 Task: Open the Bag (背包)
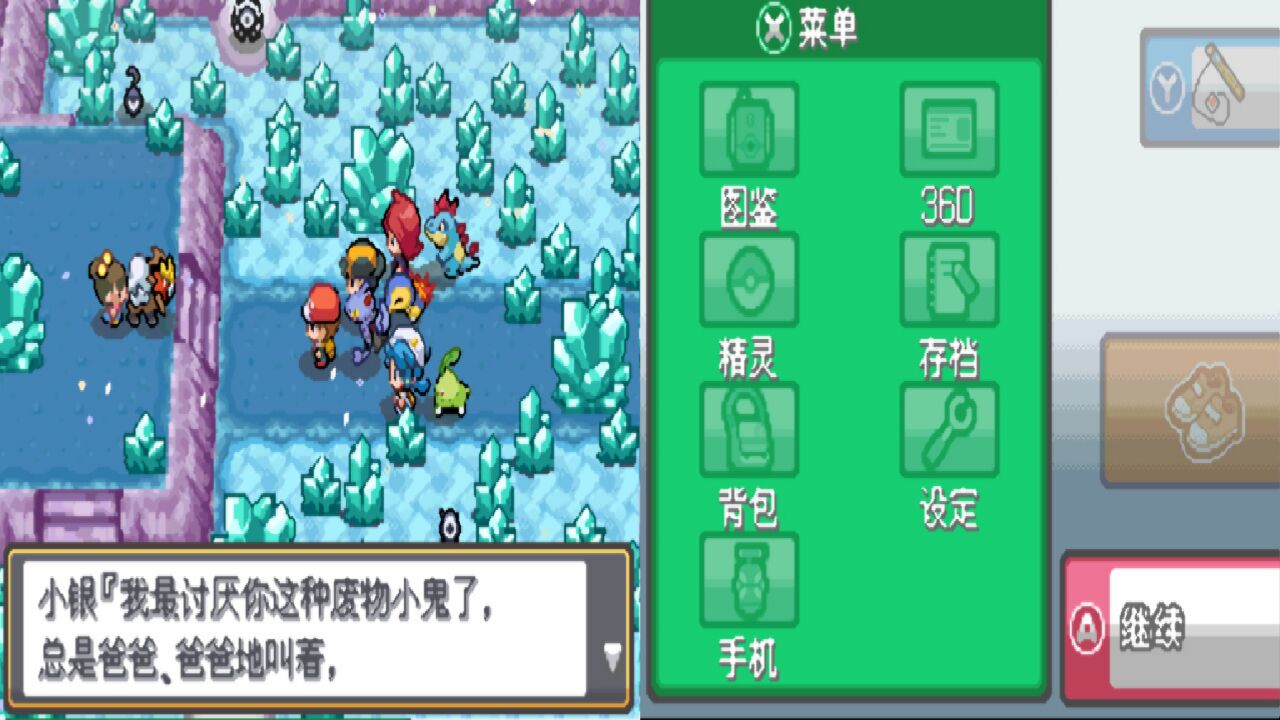[748, 430]
